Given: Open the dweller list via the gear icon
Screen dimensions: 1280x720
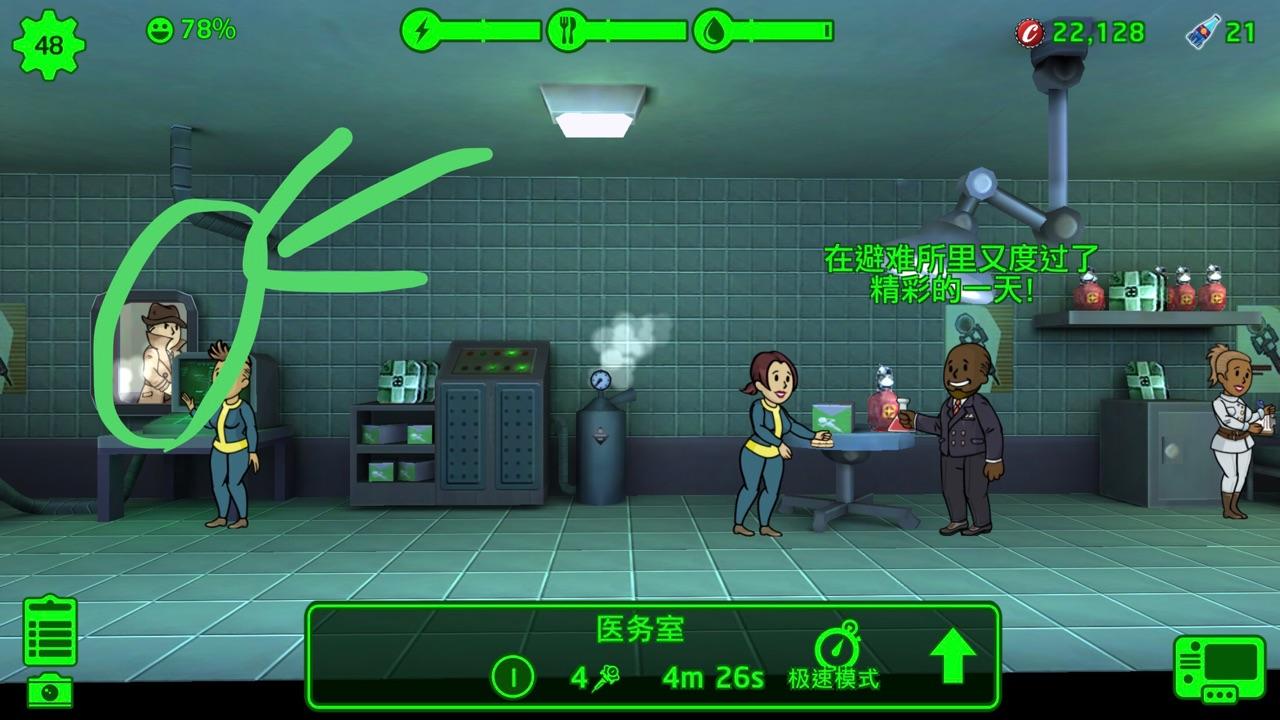Looking at the screenshot, I should [x=48, y=45].
